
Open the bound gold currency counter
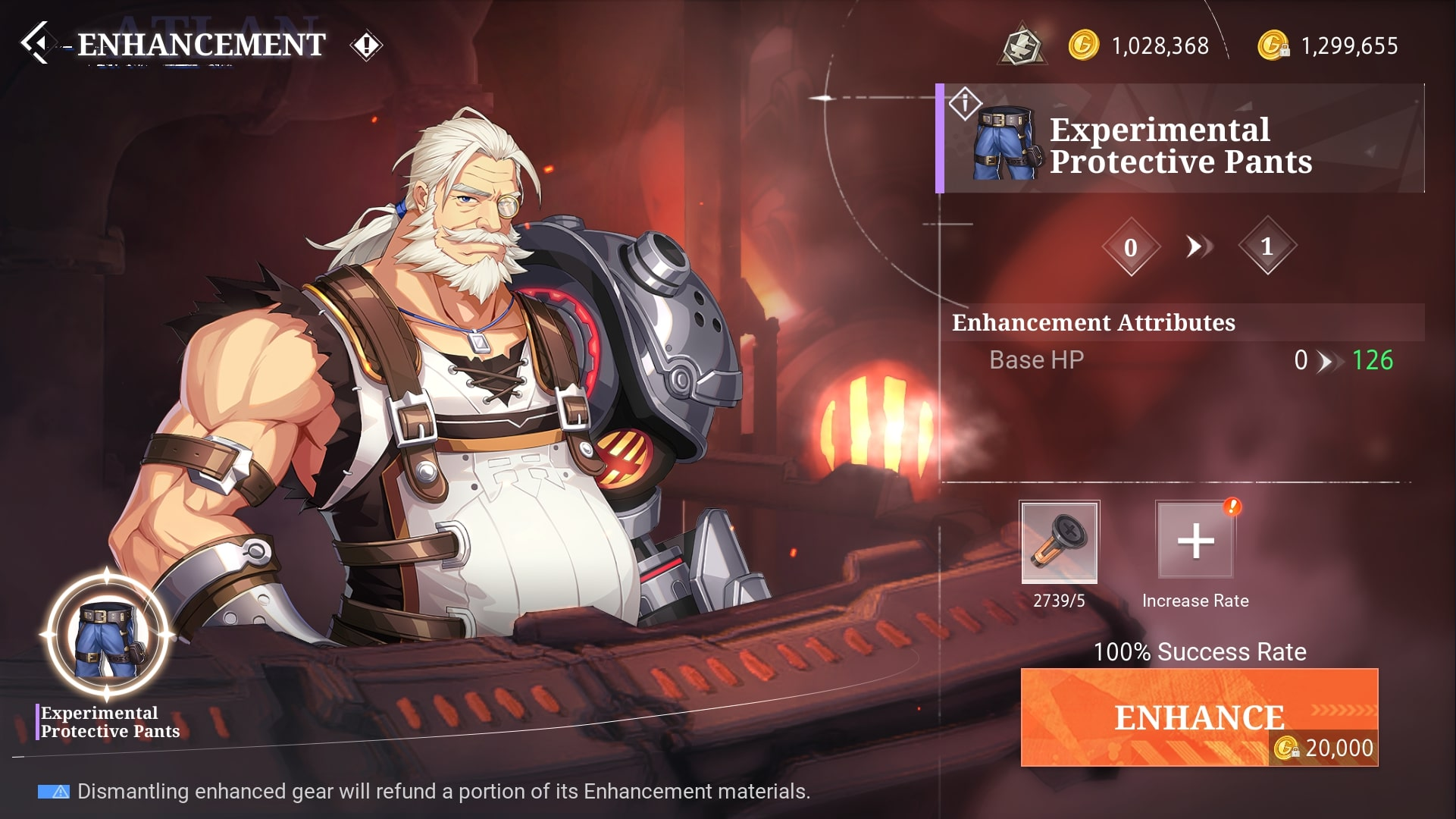1328,45
